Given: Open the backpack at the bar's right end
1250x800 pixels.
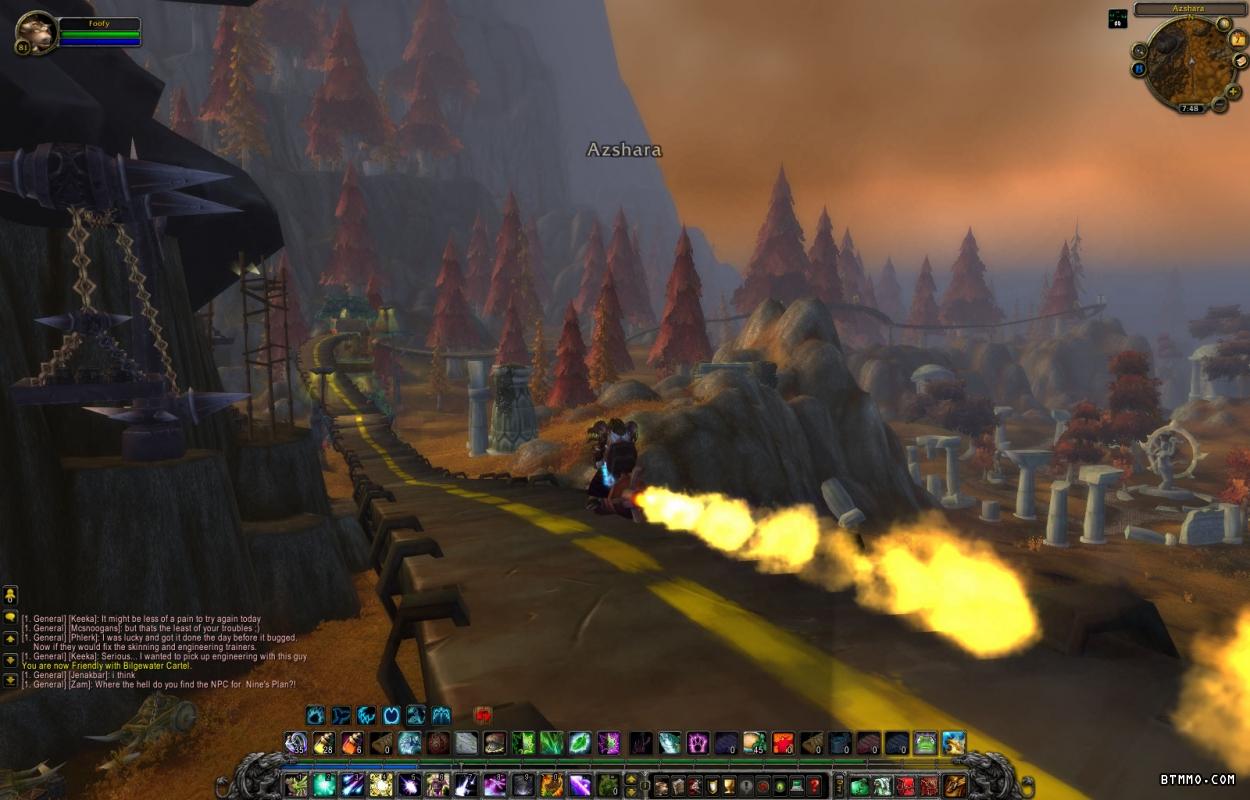Looking at the screenshot, I should [x=956, y=786].
